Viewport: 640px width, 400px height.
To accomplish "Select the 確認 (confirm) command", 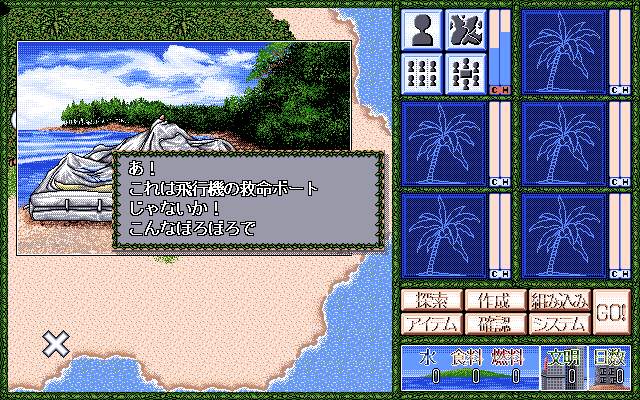I will 493,323.
